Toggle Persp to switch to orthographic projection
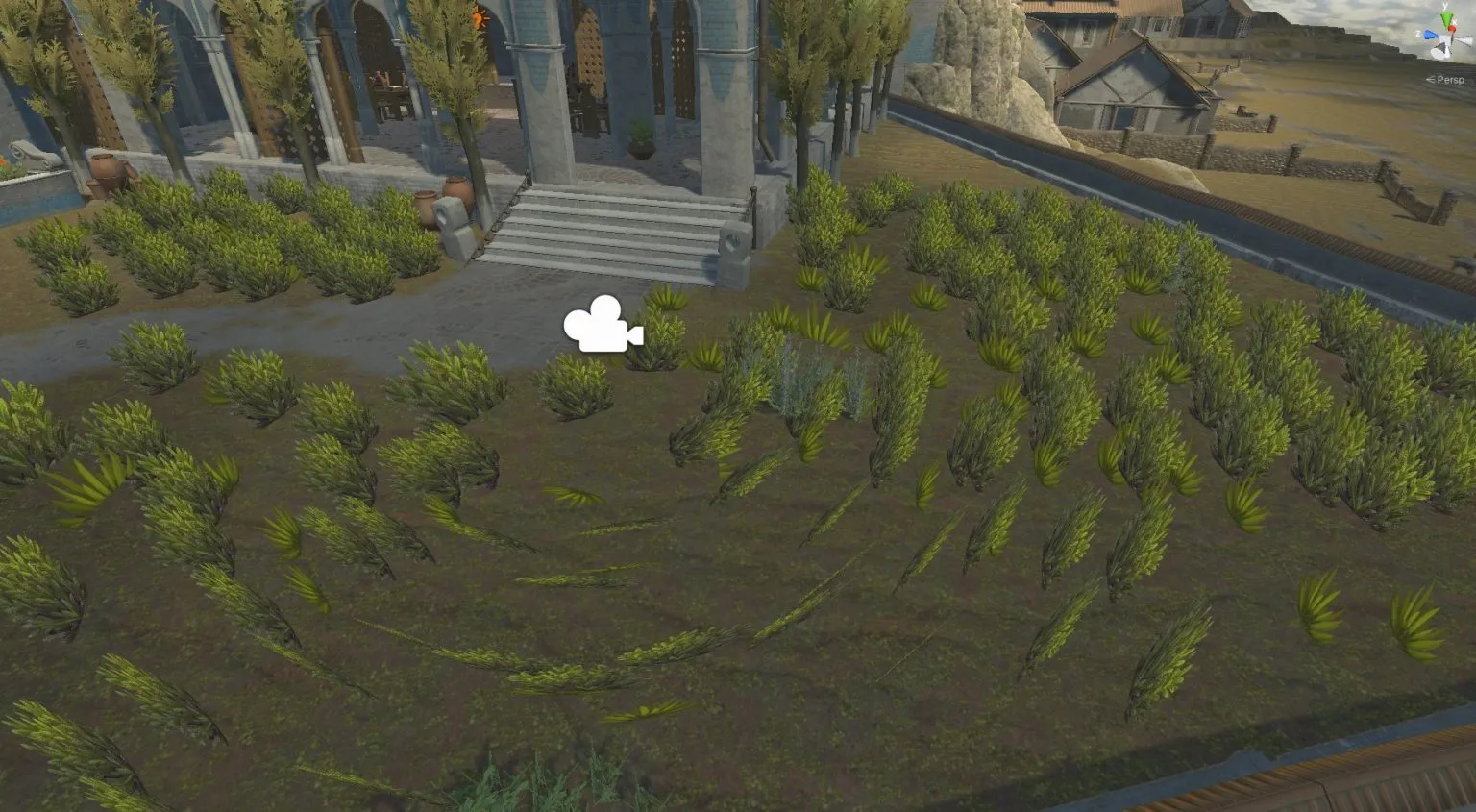Image resolution: width=1476 pixels, height=812 pixels. (x=1452, y=79)
